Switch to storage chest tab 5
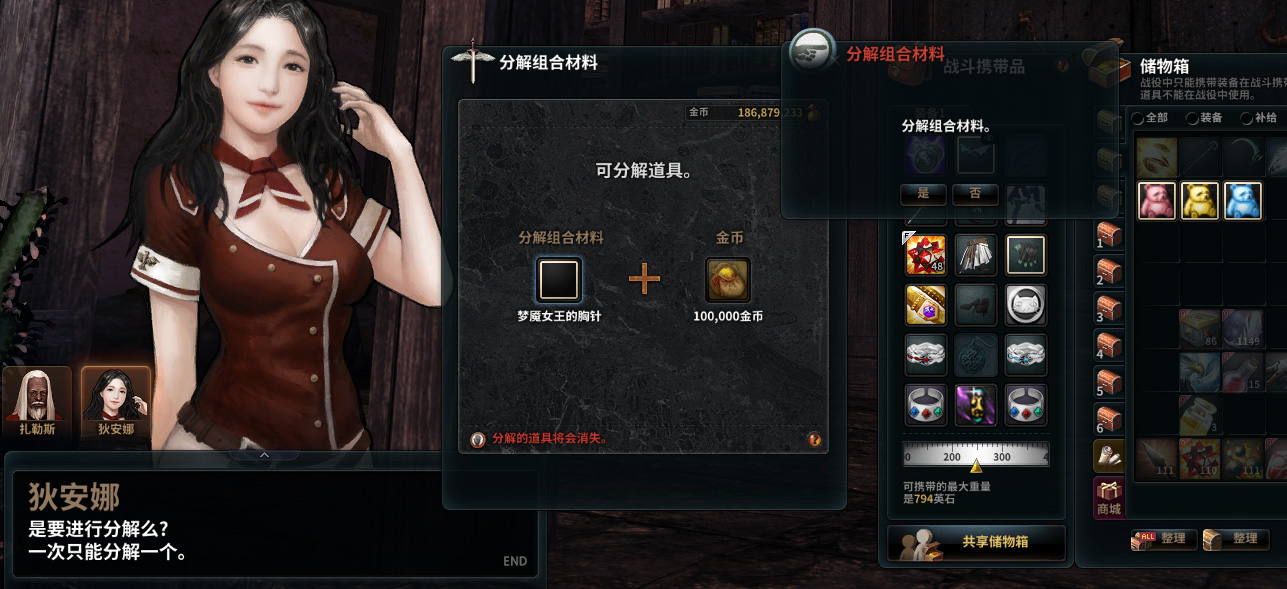The image size is (1287, 589). click(1108, 383)
